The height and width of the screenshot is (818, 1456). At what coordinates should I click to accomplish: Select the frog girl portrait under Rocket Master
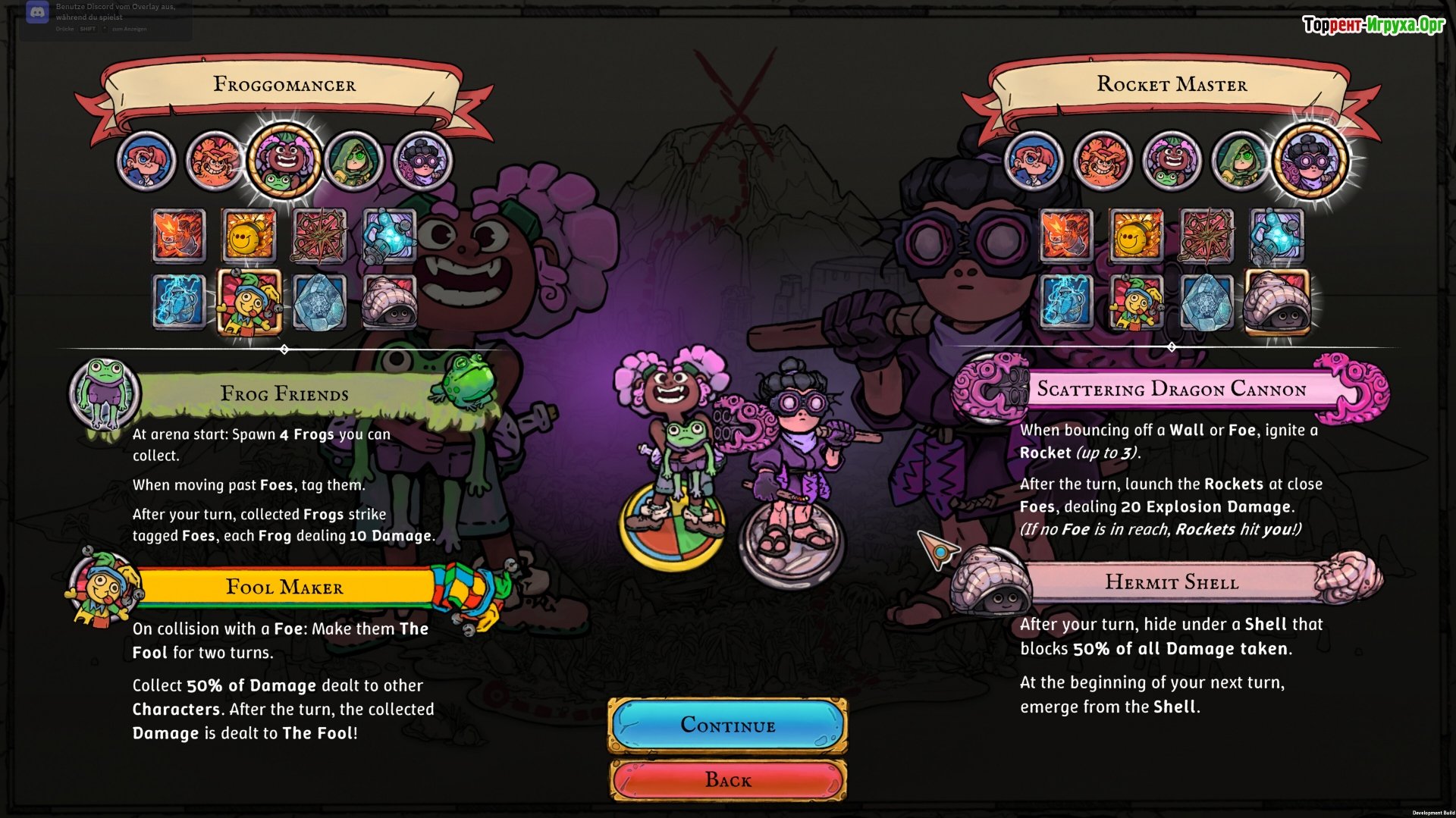coord(1171,161)
